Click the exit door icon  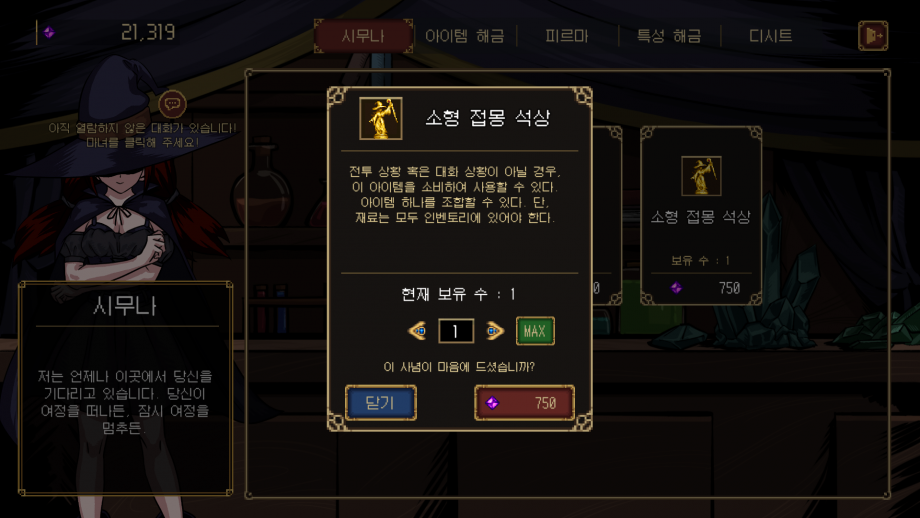click(872, 36)
